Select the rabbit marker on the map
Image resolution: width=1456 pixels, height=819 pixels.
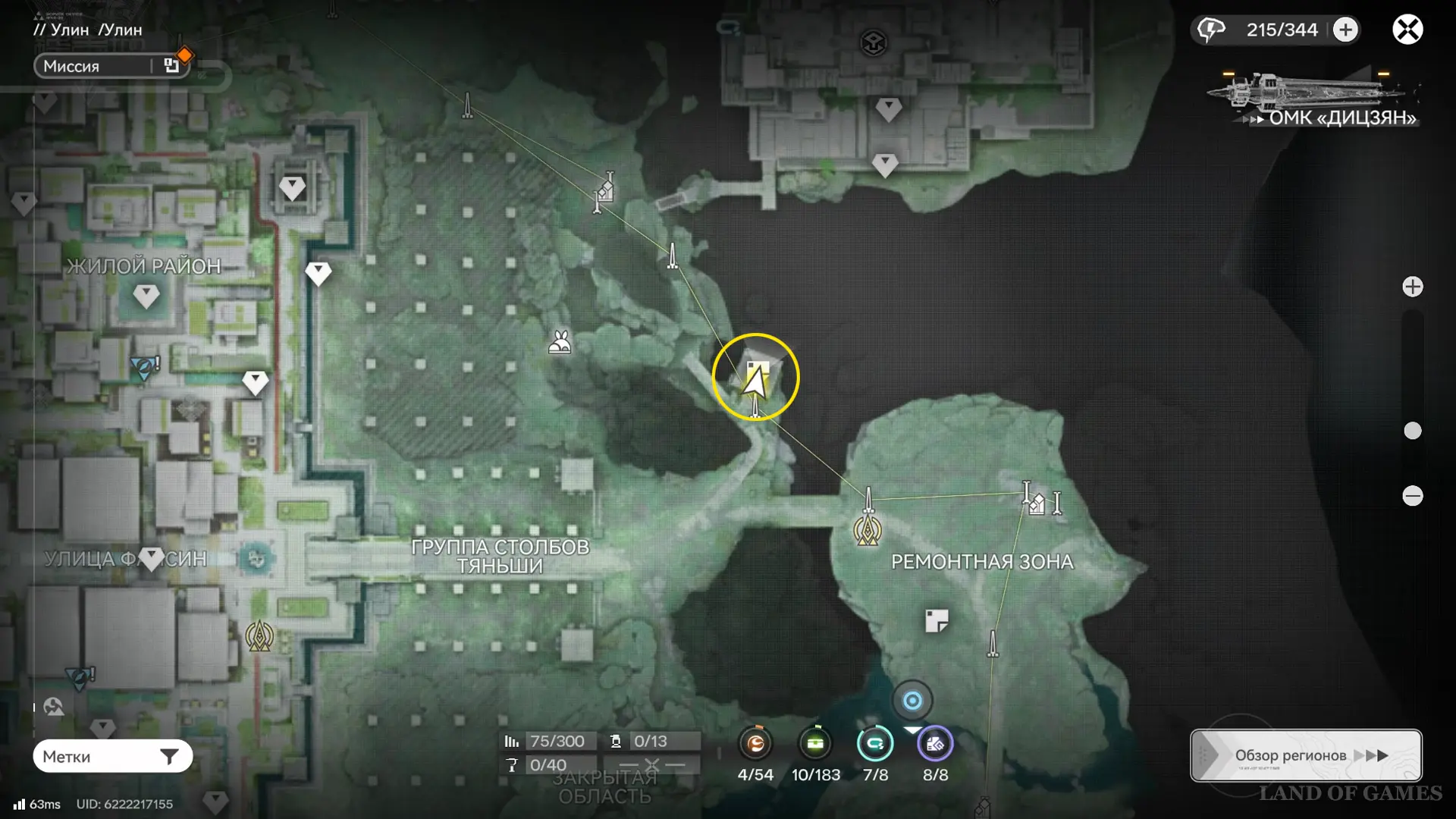point(560,343)
